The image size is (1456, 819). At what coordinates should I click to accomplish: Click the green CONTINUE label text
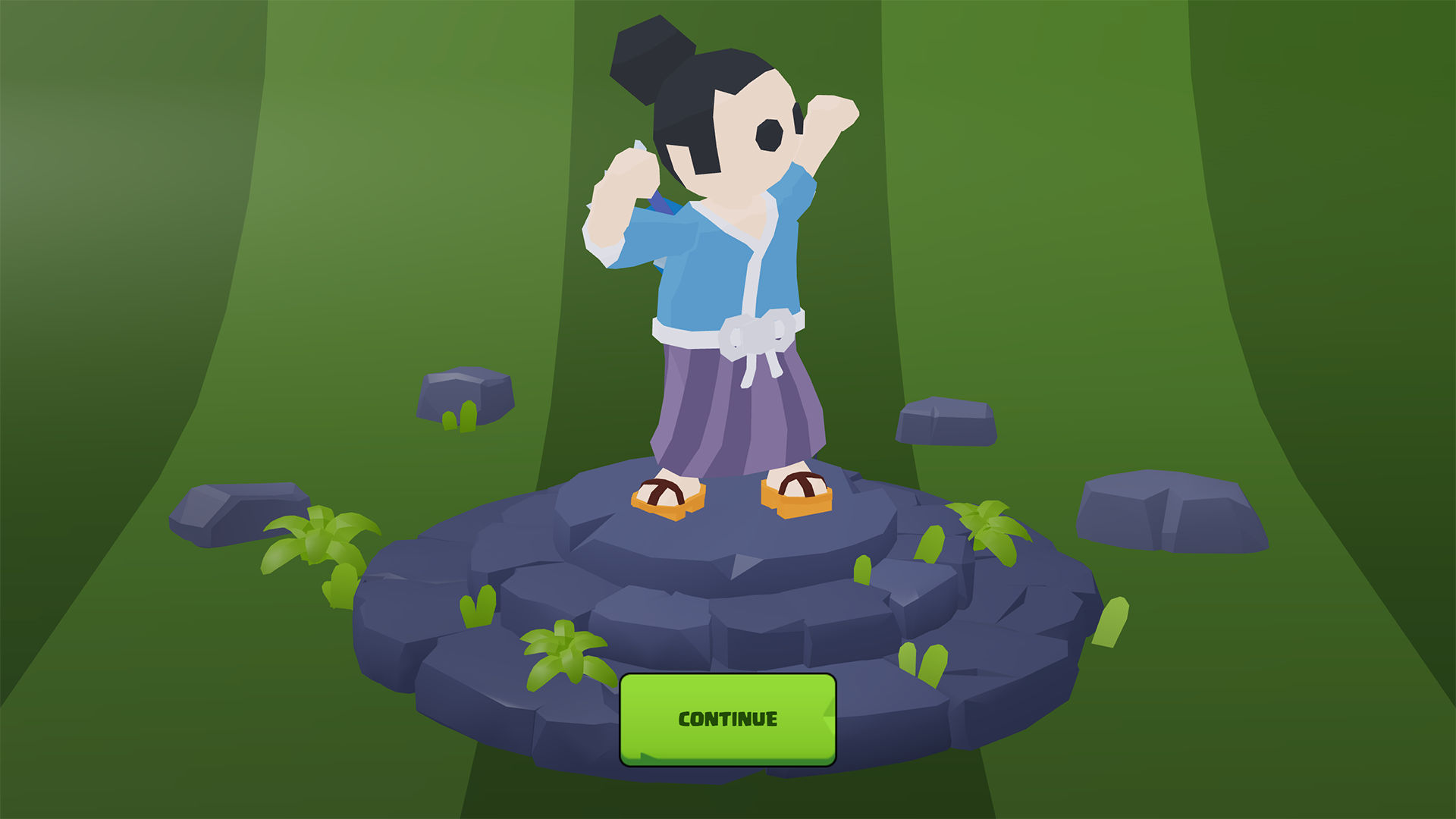coord(726,717)
